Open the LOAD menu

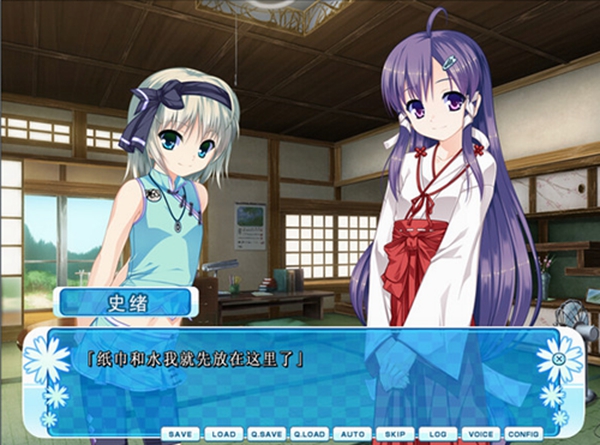pos(224,434)
